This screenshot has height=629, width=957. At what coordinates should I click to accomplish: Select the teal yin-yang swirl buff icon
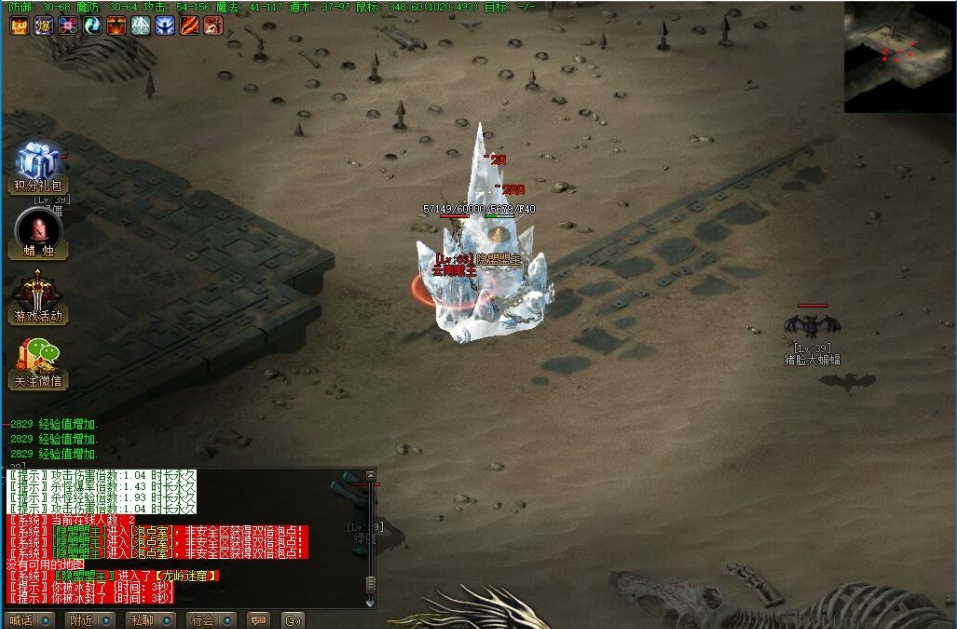92,26
